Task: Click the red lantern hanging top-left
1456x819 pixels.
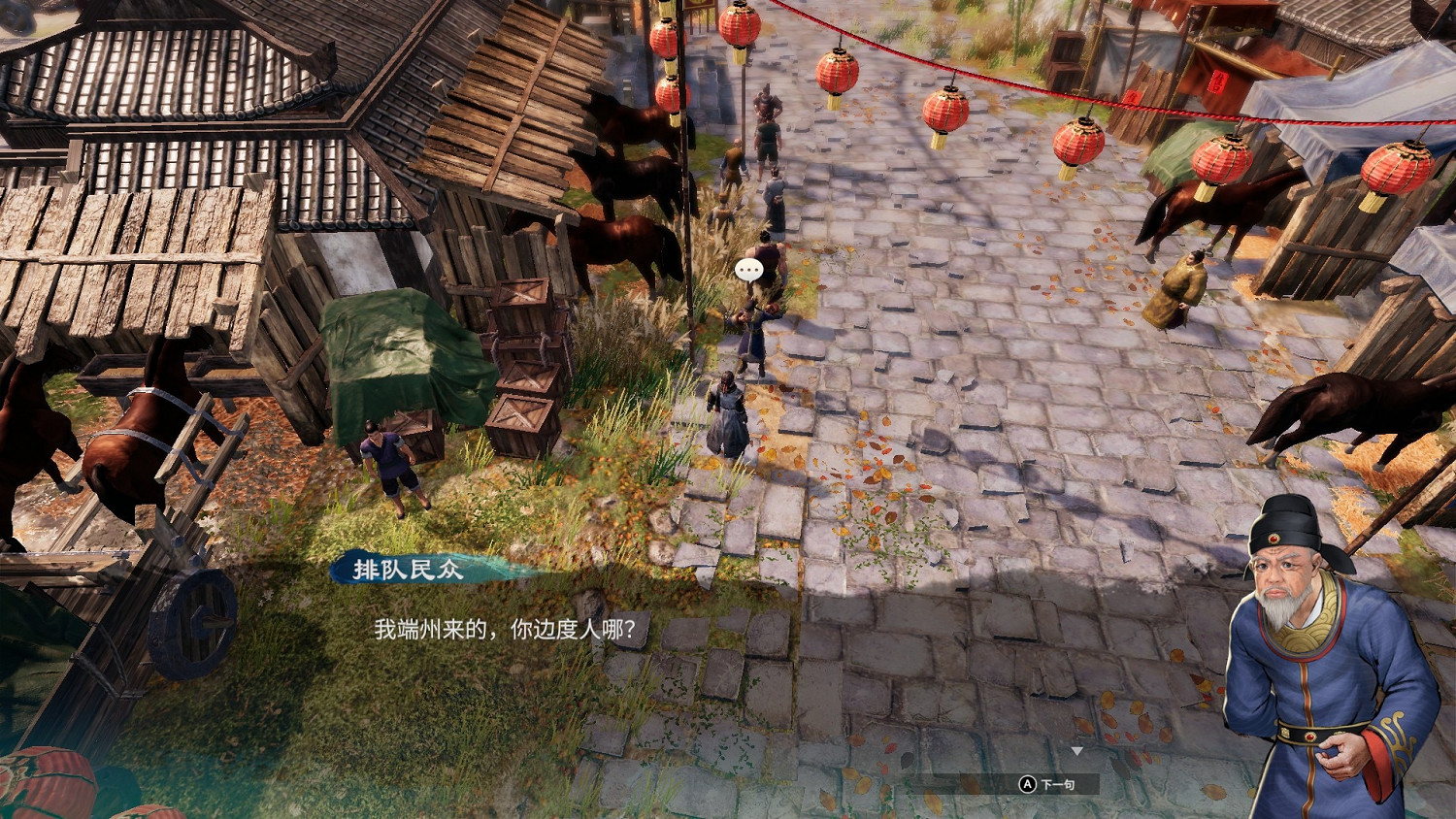Action: [x=665, y=39]
